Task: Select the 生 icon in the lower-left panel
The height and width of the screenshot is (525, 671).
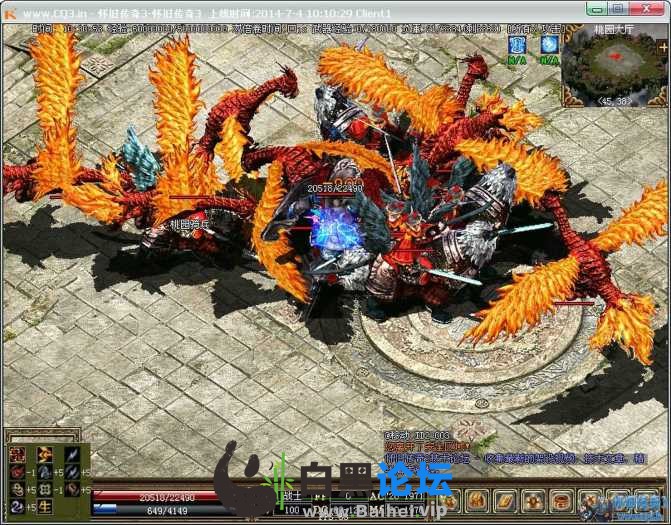Action: click(x=45, y=507)
